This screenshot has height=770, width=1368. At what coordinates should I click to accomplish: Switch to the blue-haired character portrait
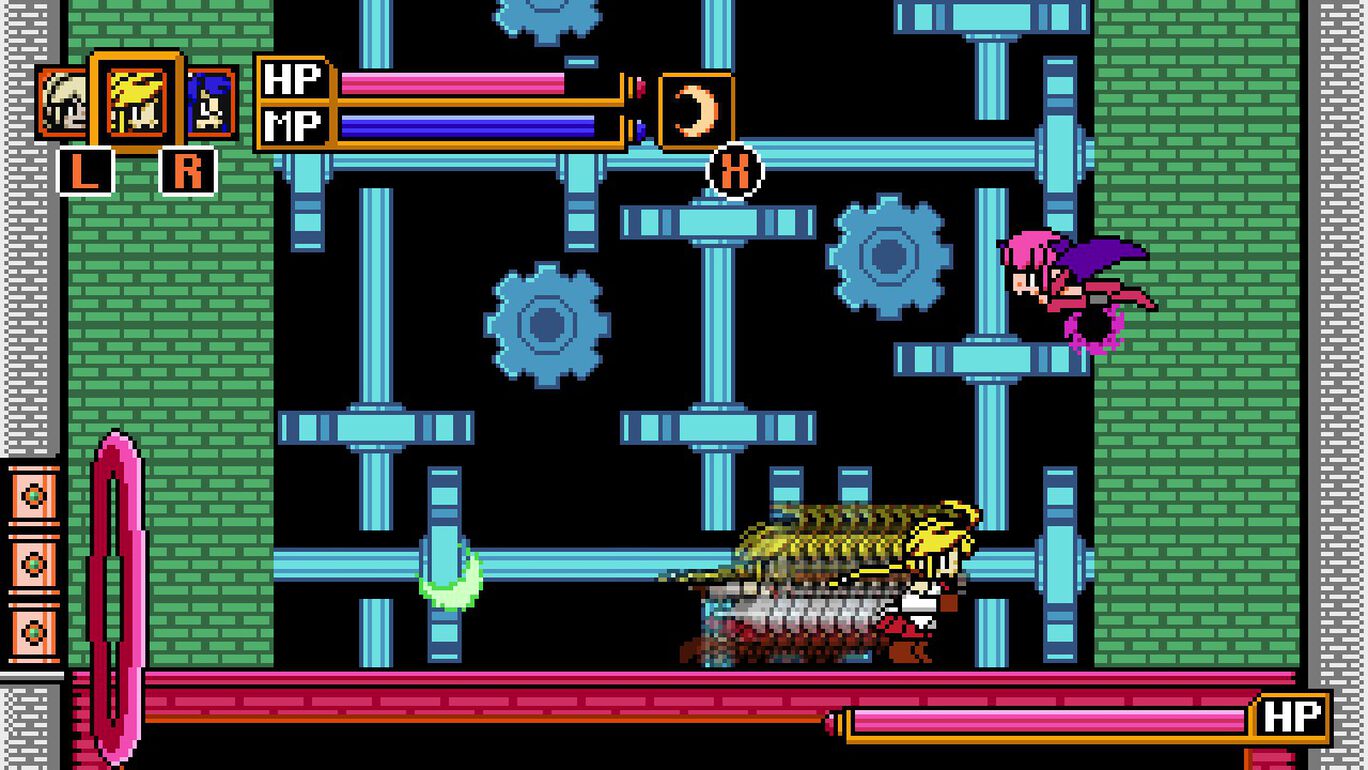[x=211, y=103]
